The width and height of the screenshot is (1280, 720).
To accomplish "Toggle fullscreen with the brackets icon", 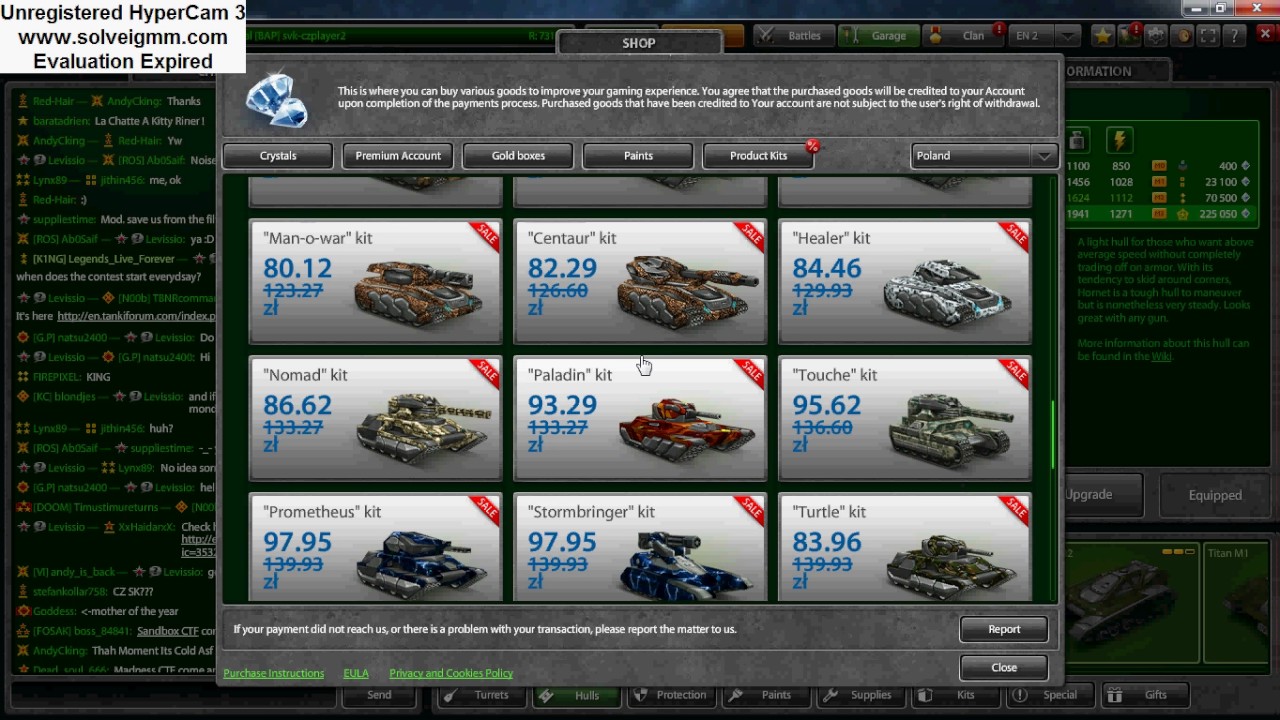I will 1209,35.
